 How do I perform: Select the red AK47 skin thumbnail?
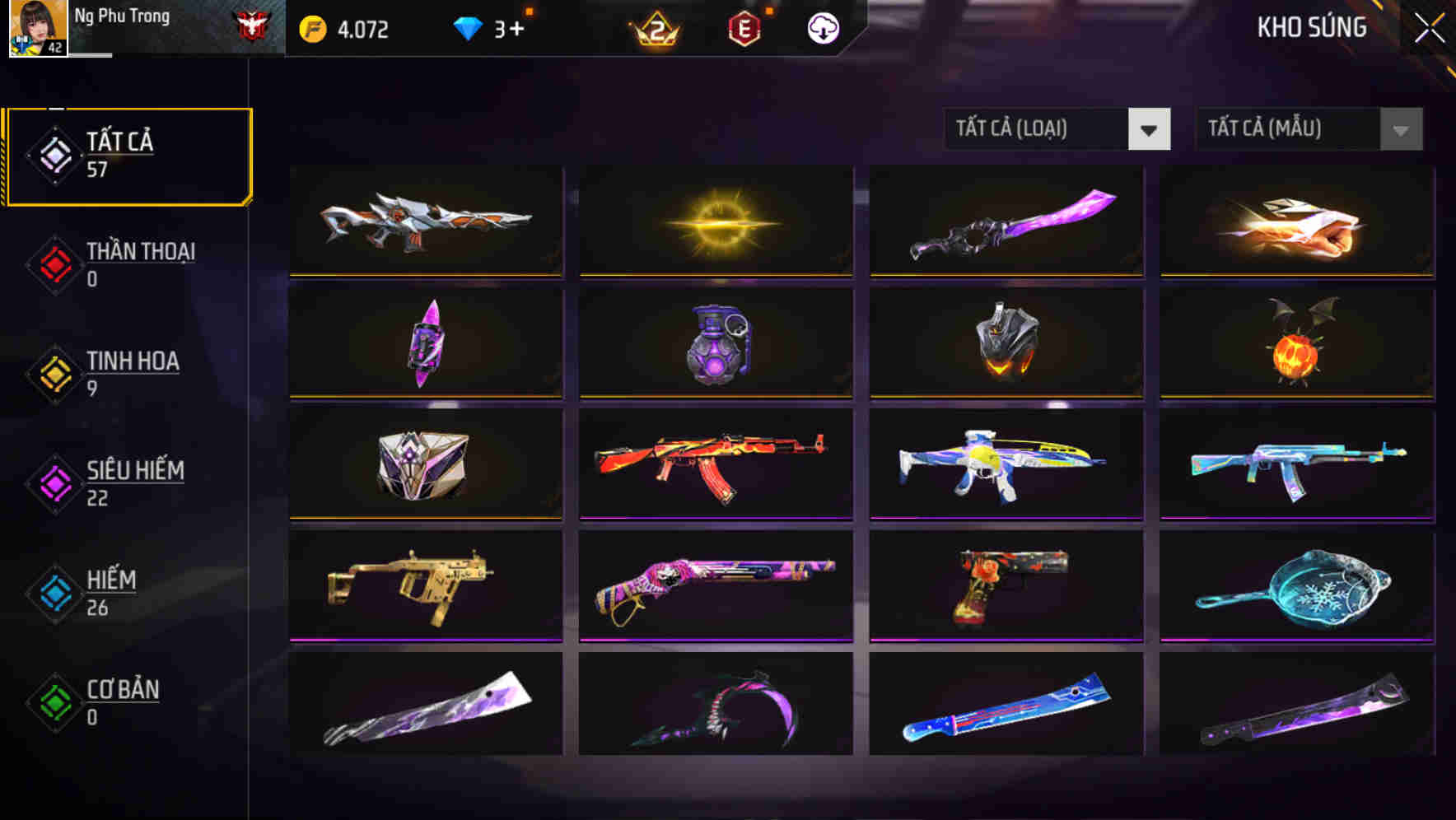tap(715, 465)
